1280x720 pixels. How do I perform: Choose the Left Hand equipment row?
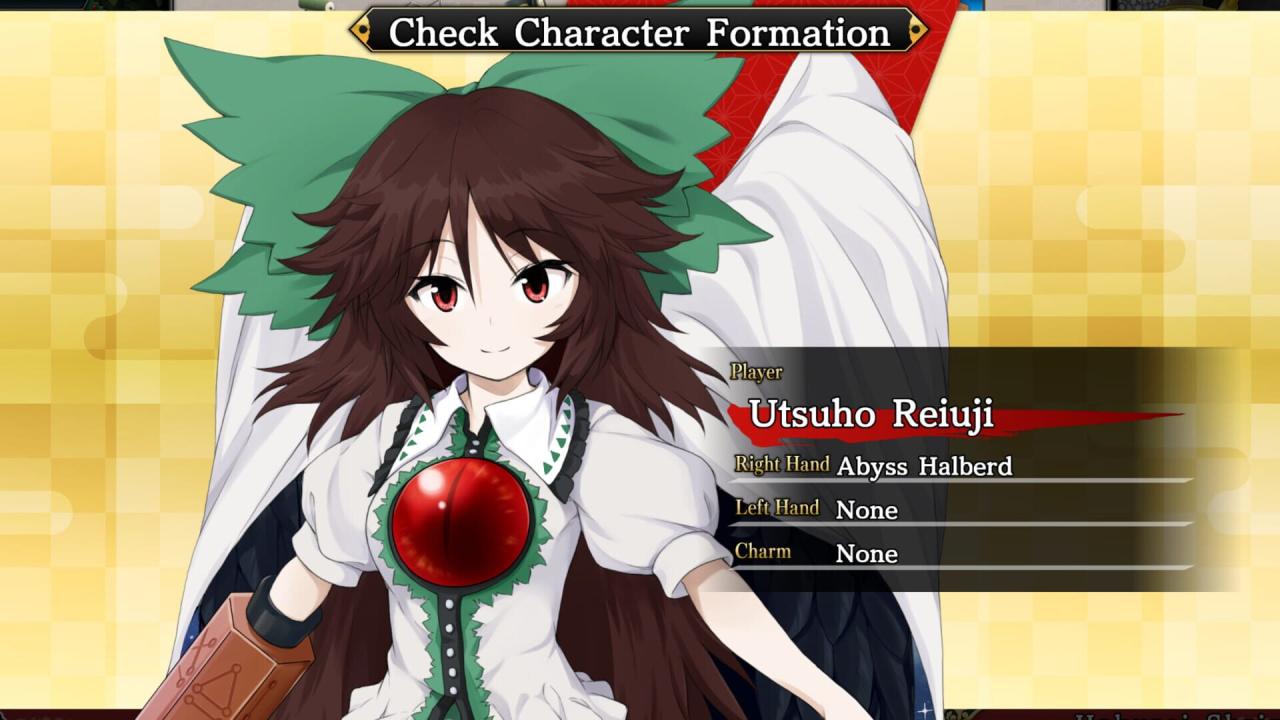866,510
